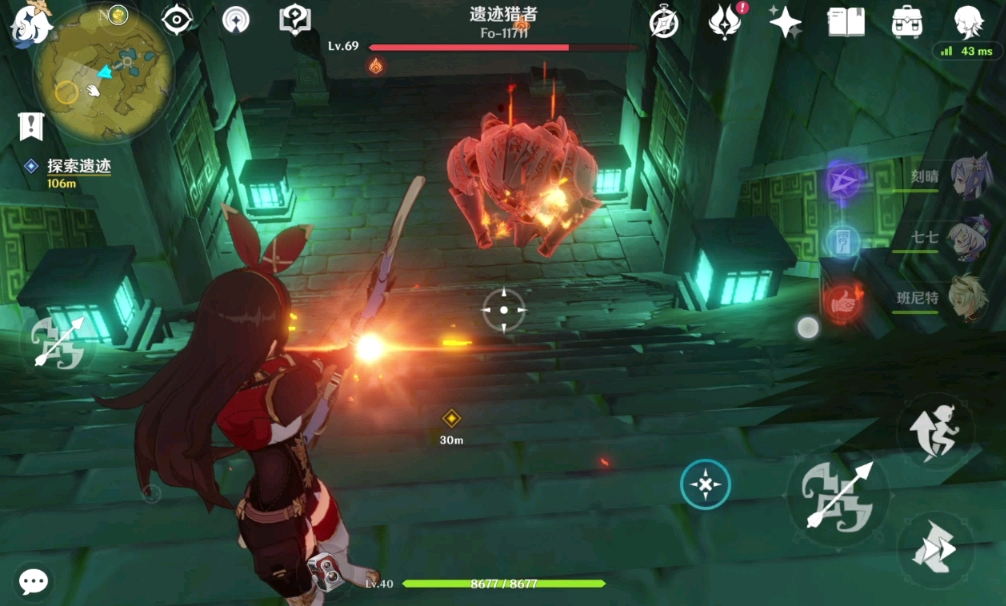Open the backpack inventory
Screen dimensions: 1006x606
click(907, 22)
